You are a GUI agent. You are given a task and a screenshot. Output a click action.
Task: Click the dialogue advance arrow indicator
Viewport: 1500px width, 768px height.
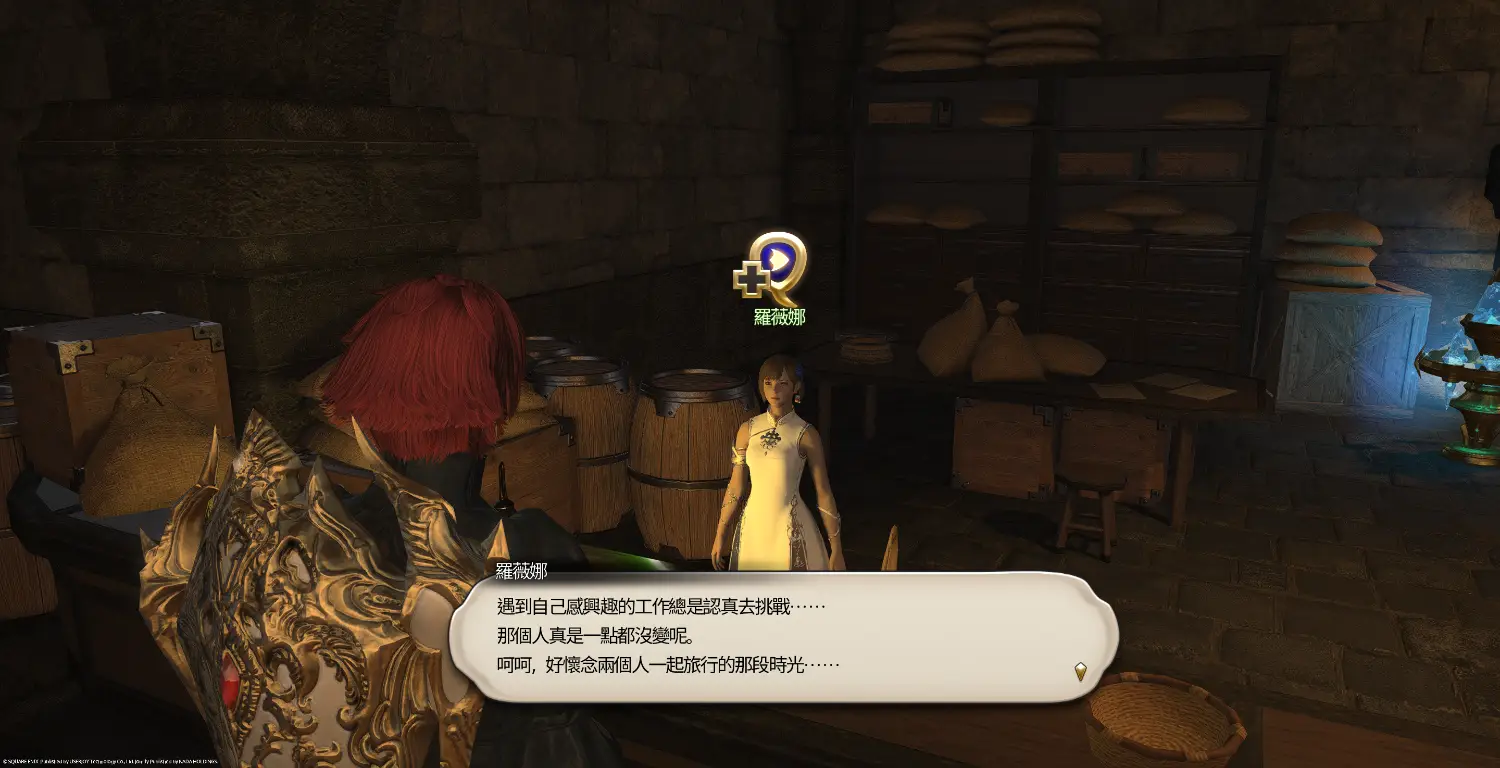tap(1080, 671)
